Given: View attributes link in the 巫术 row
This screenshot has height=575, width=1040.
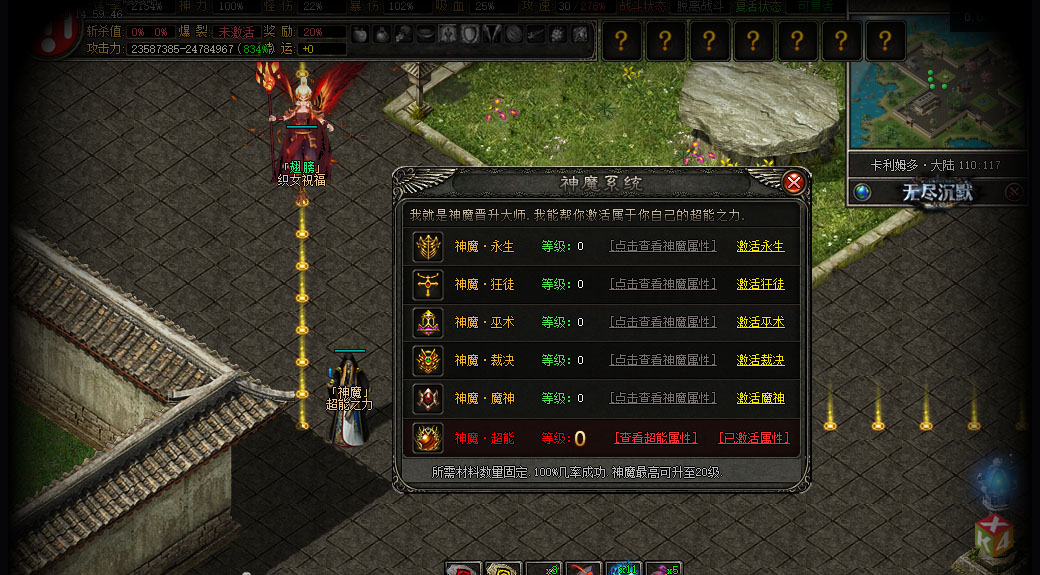Looking at the screenshot, I should coord(663,322).
